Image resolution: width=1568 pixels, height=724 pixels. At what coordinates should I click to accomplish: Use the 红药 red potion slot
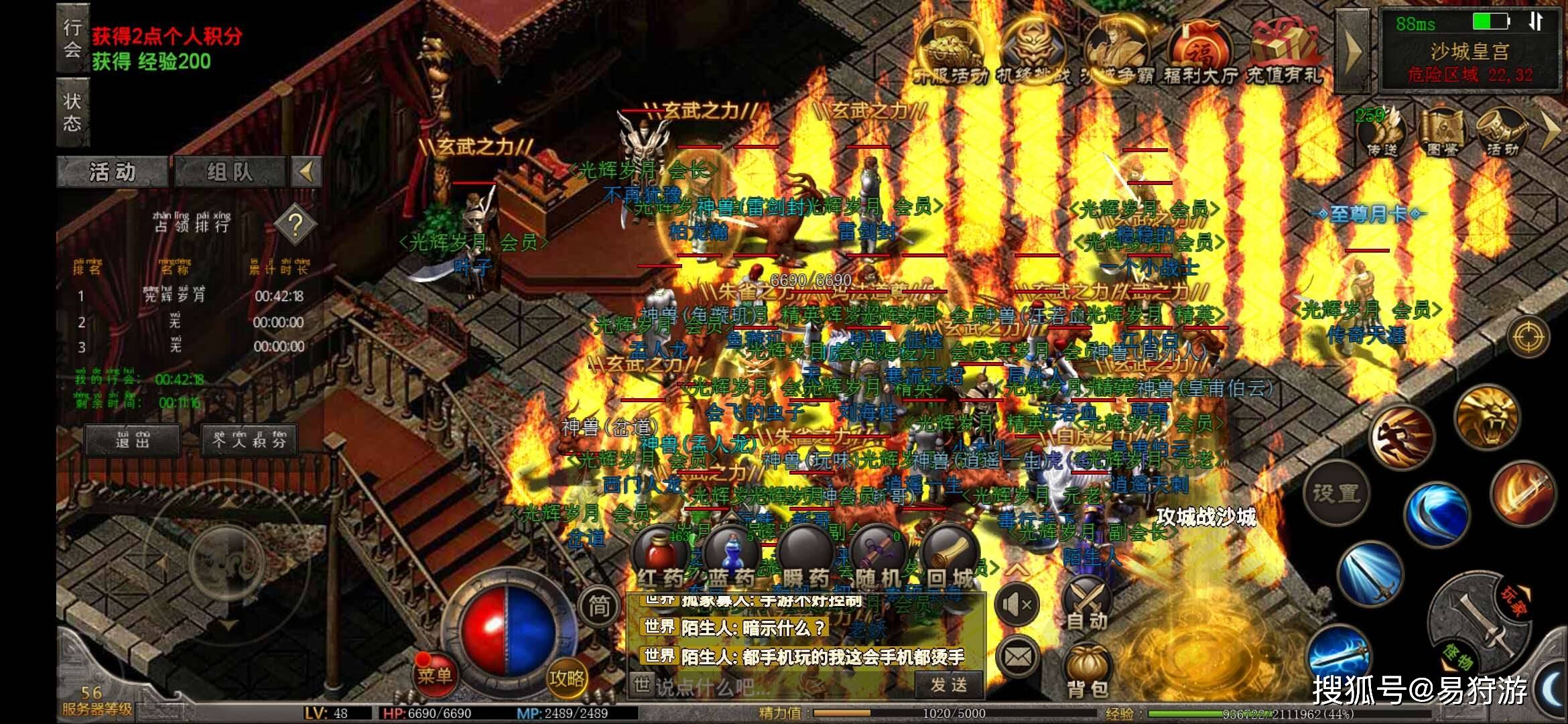(659, 556)
